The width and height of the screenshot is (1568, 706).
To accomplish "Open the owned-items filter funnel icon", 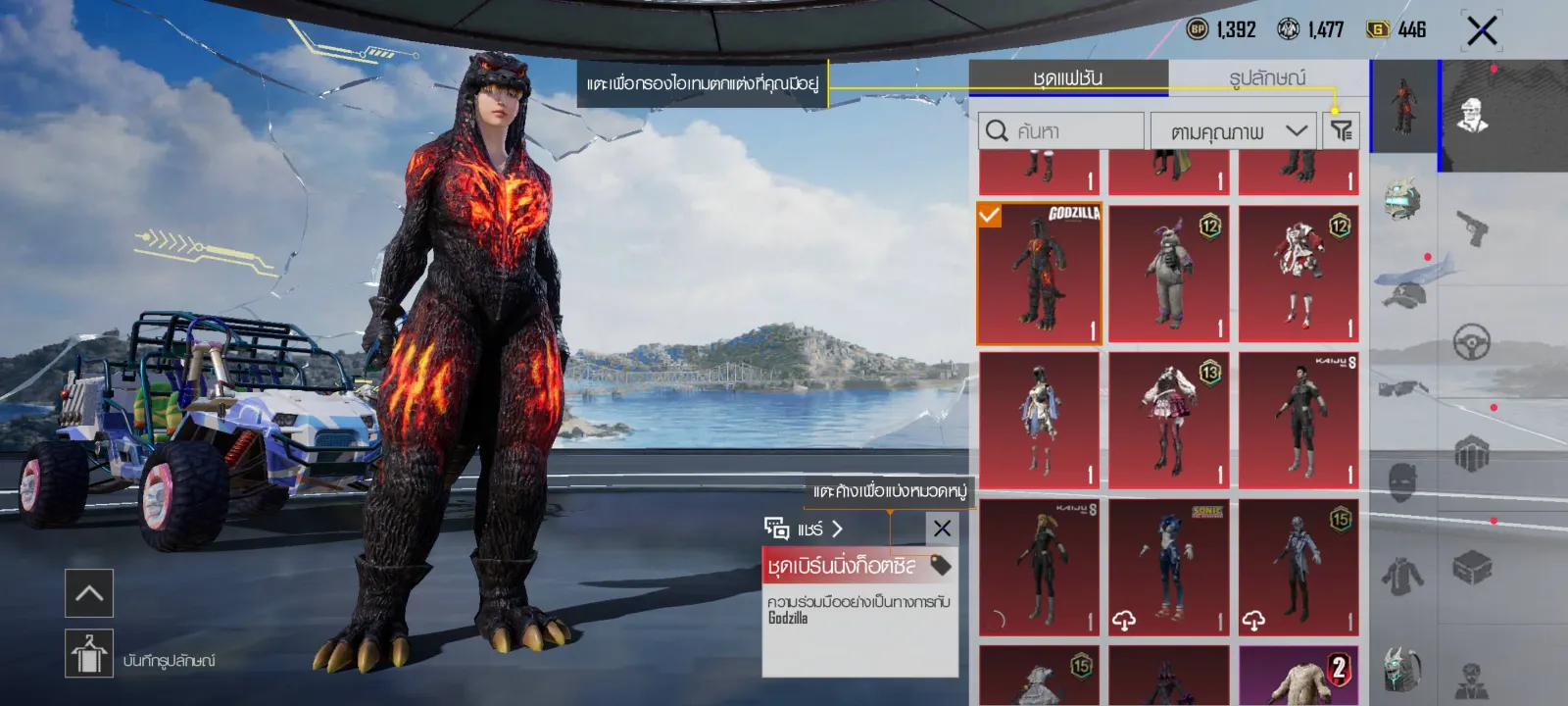I will (1341, 130).
